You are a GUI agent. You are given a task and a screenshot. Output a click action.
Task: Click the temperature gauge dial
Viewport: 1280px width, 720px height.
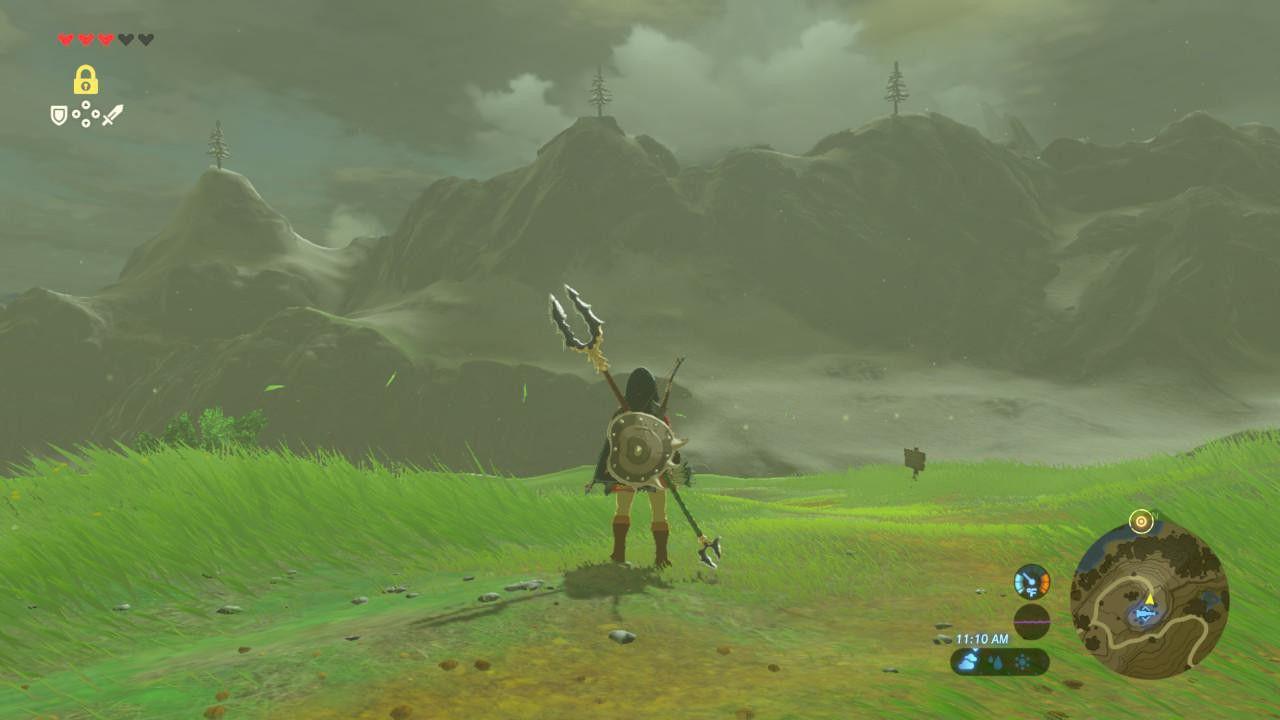1031,582
